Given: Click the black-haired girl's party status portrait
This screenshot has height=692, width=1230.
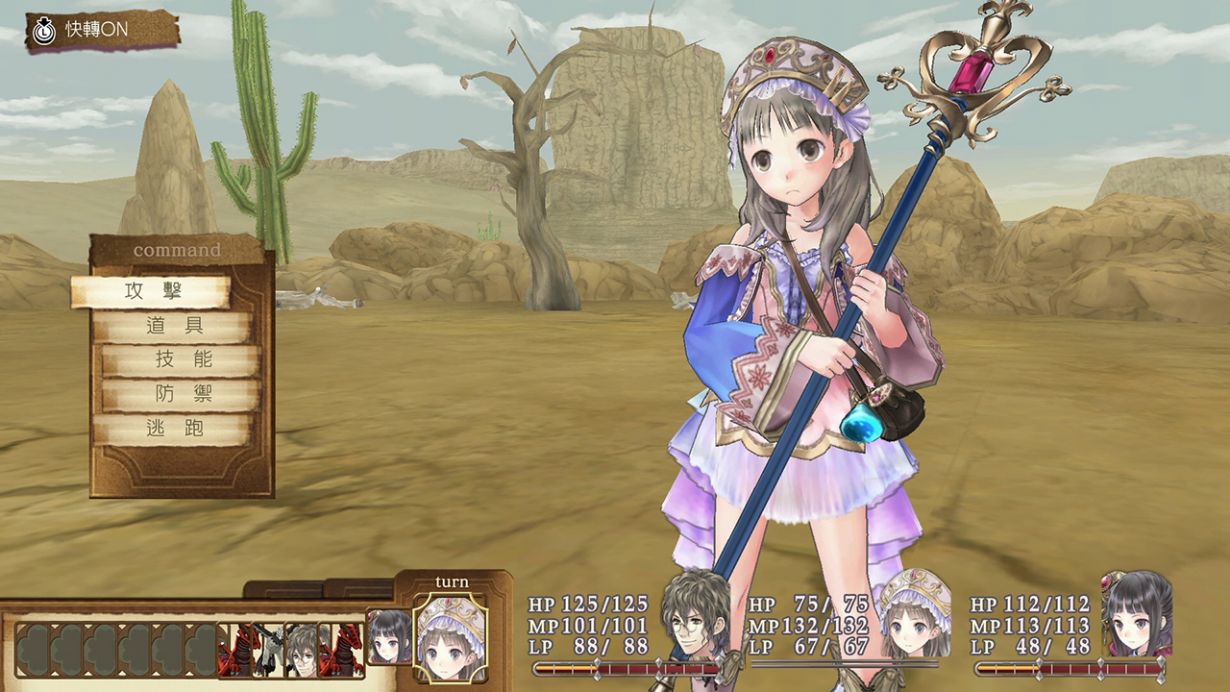Looking at the screenshot, I should point(1137,613).
